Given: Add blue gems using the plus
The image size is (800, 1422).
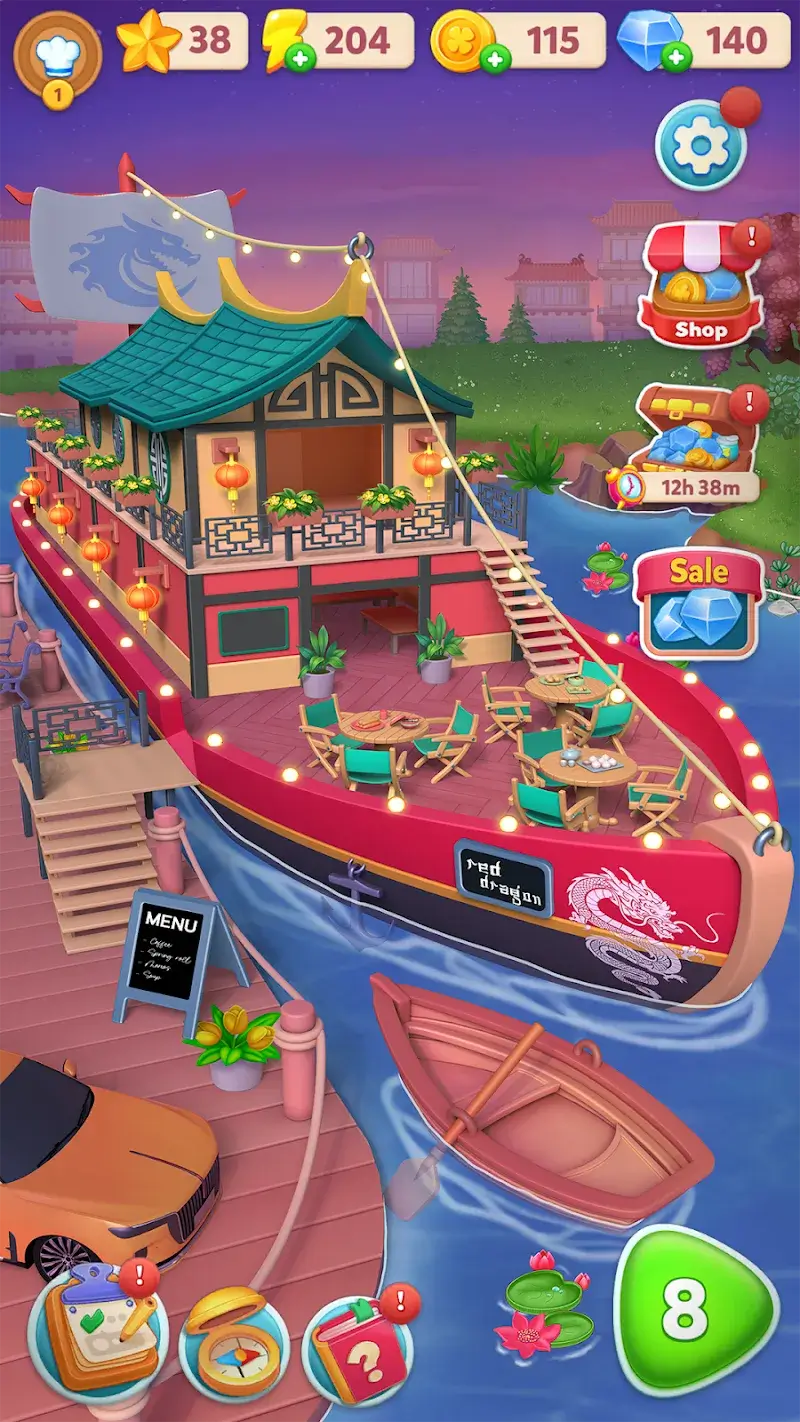Looking at the screenshot, I should click(677, 58).
